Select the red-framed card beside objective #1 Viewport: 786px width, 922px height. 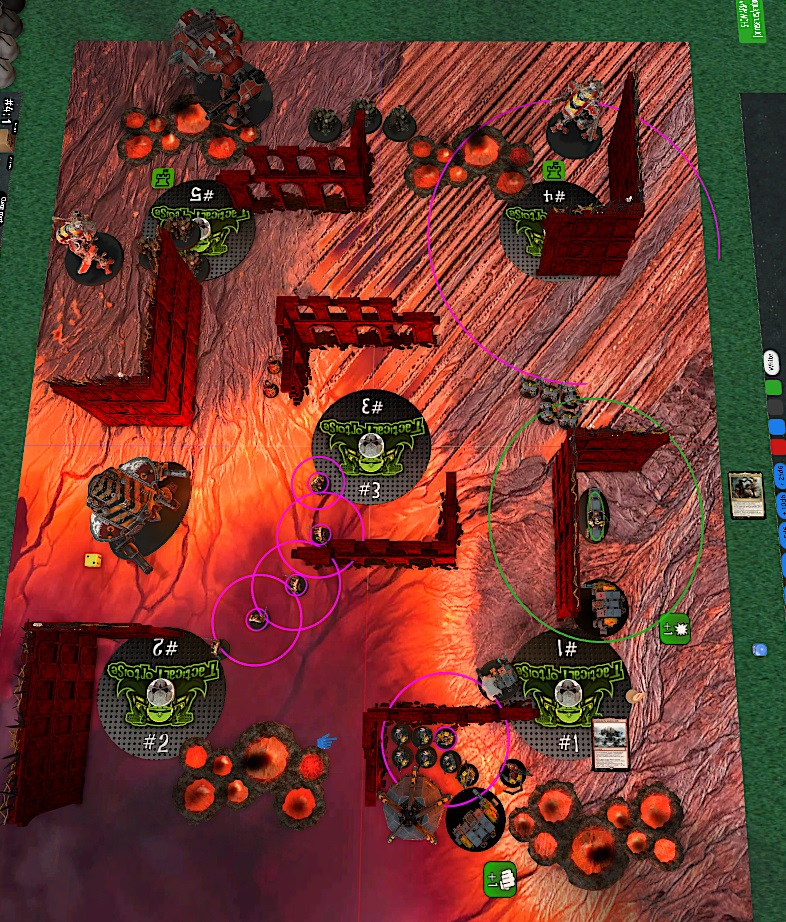click(x=610, y=745)
